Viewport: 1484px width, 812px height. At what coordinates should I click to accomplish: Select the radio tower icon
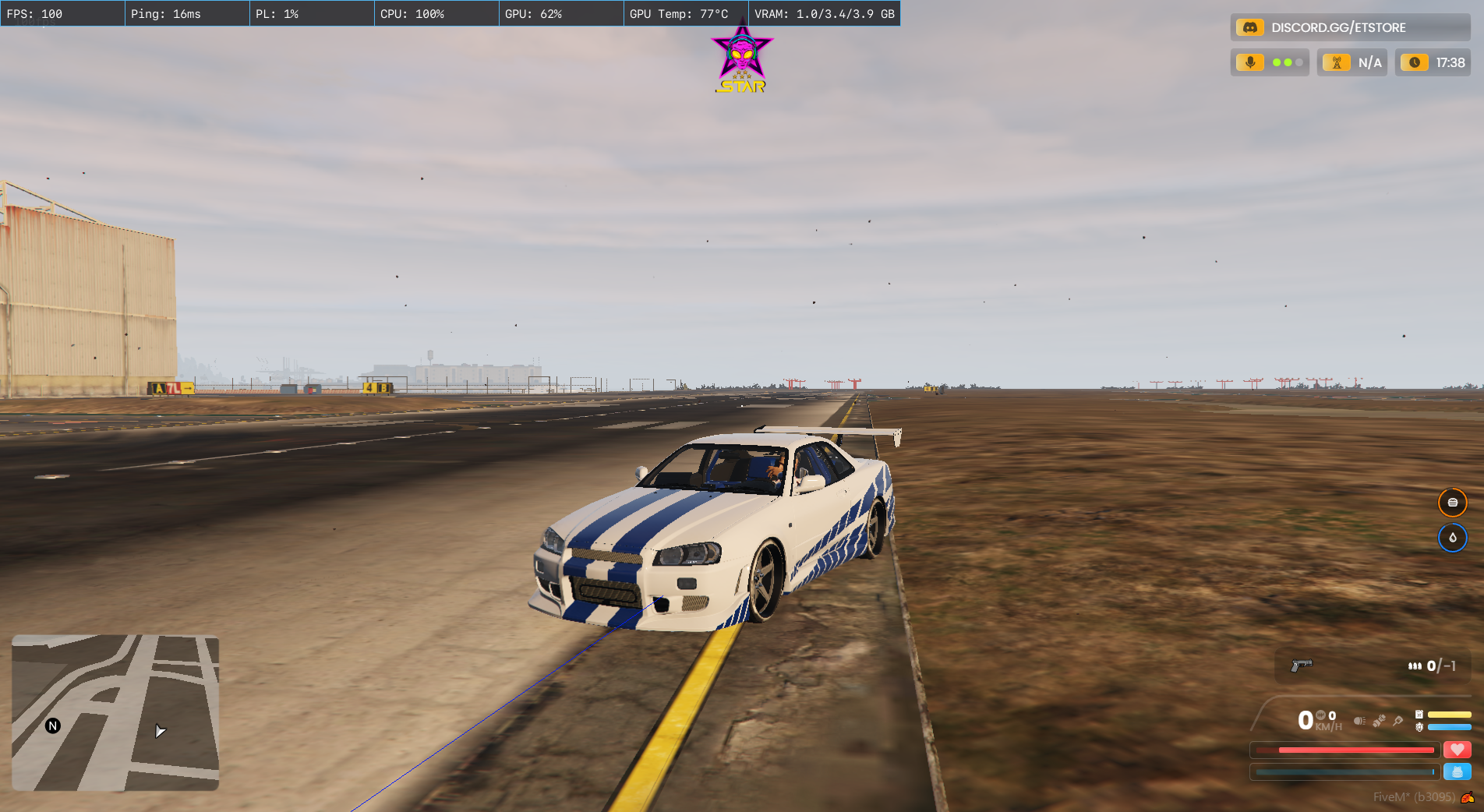tap(1337, 62)
